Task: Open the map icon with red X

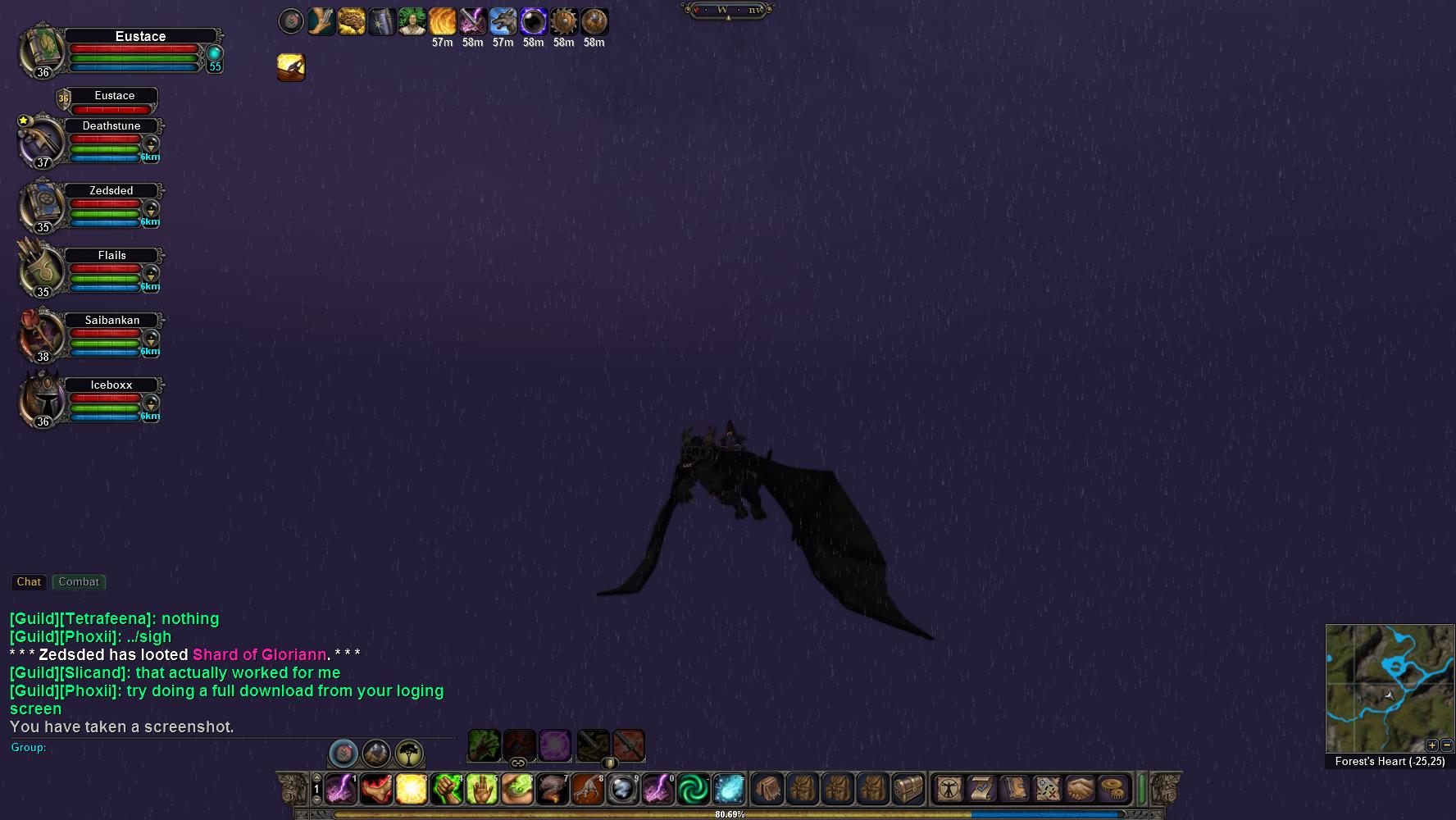Action: [1047, 789]
